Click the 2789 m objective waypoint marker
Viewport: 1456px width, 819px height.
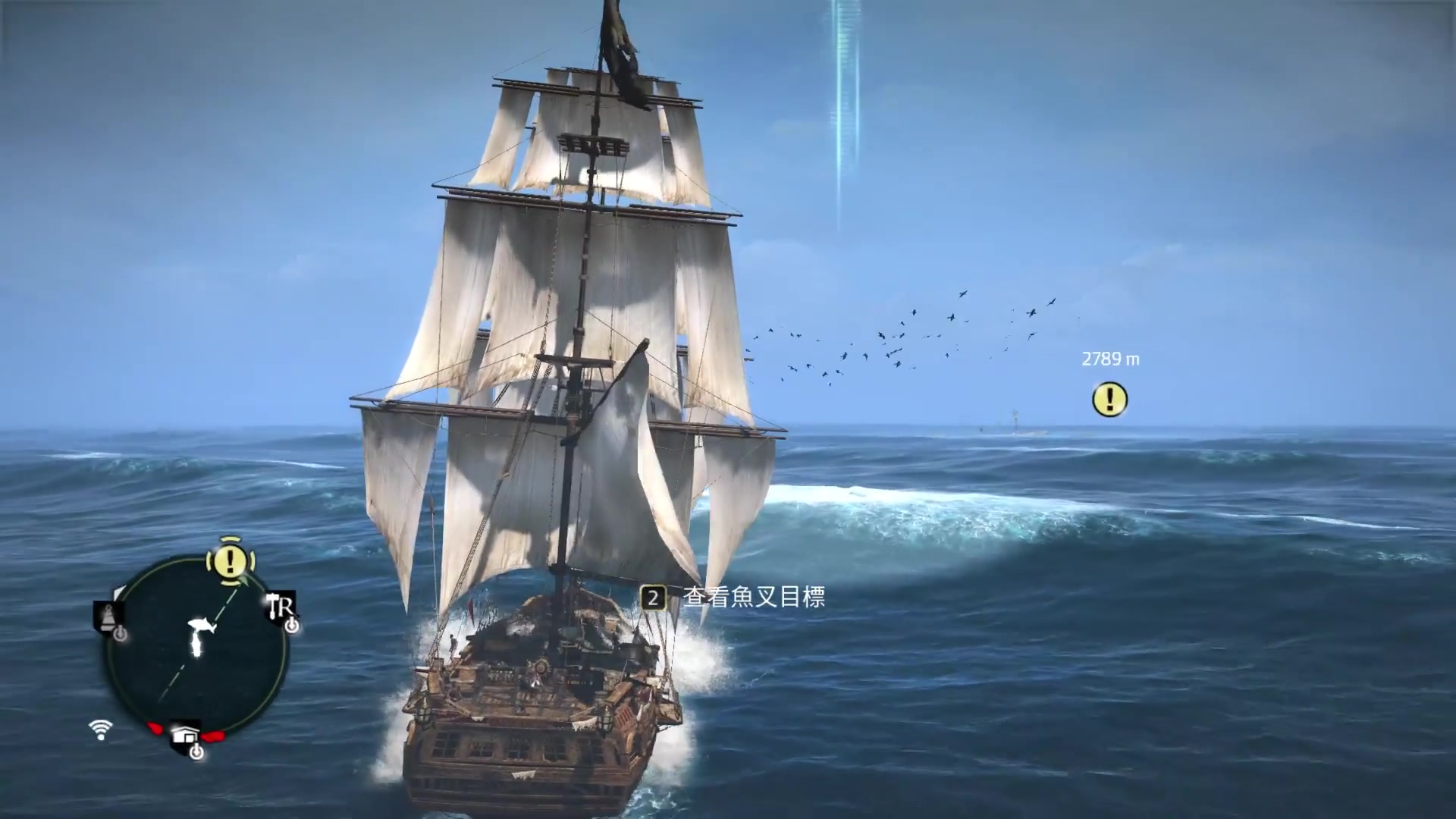point(1109,400)
